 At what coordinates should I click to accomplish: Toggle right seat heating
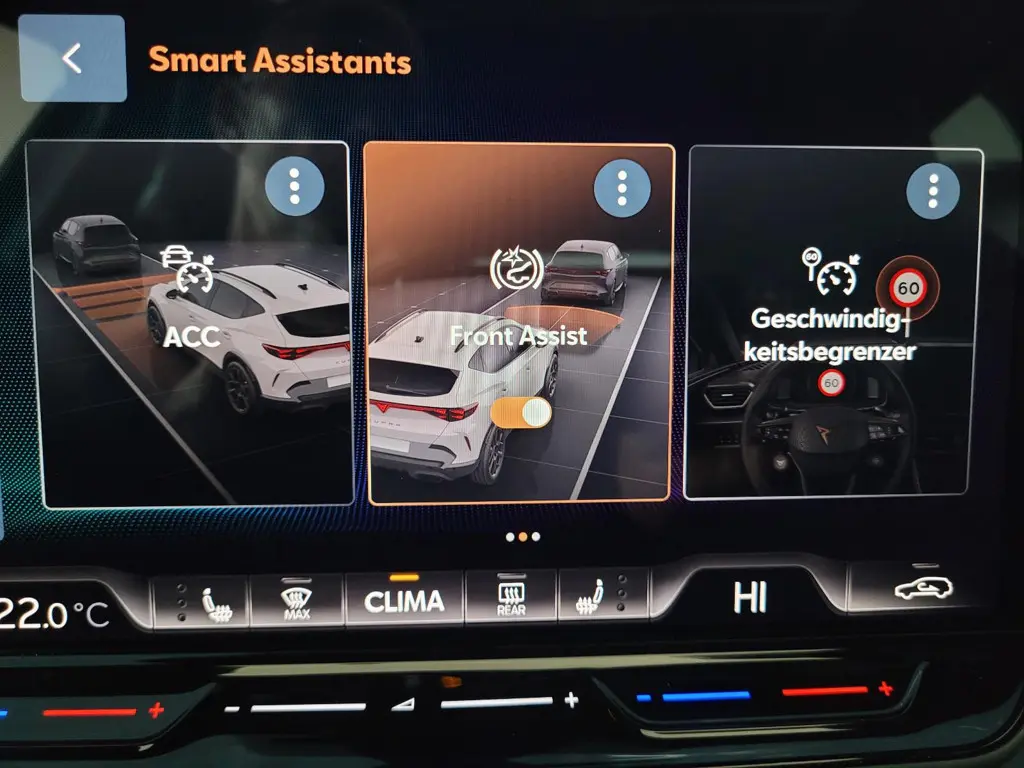(x=597, y=601)
